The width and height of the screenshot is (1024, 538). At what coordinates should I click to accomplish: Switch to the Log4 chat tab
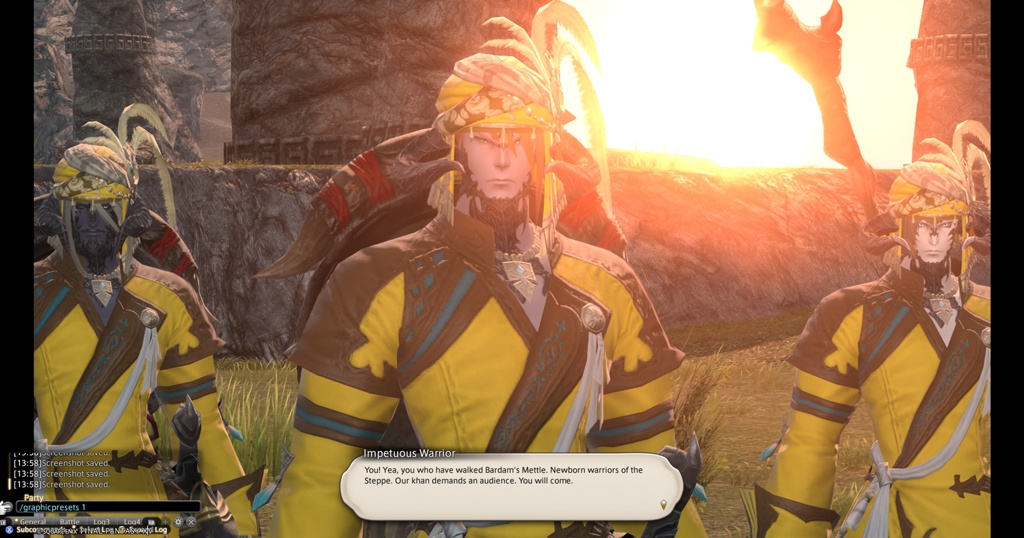click(x=131, y=521)
